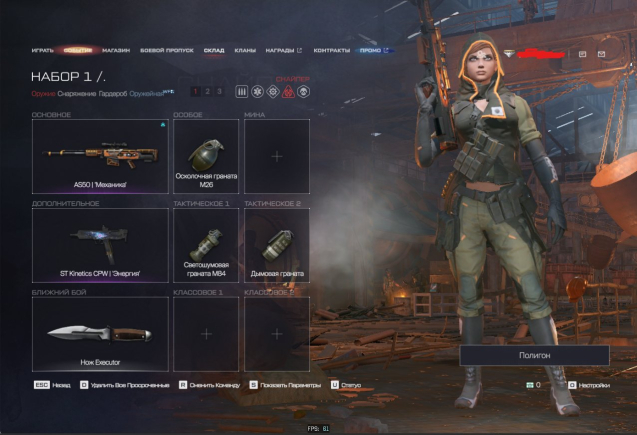This screenshot has height=435, width=637.
Task: Select loadout set number 2
Action: point(207,91)
